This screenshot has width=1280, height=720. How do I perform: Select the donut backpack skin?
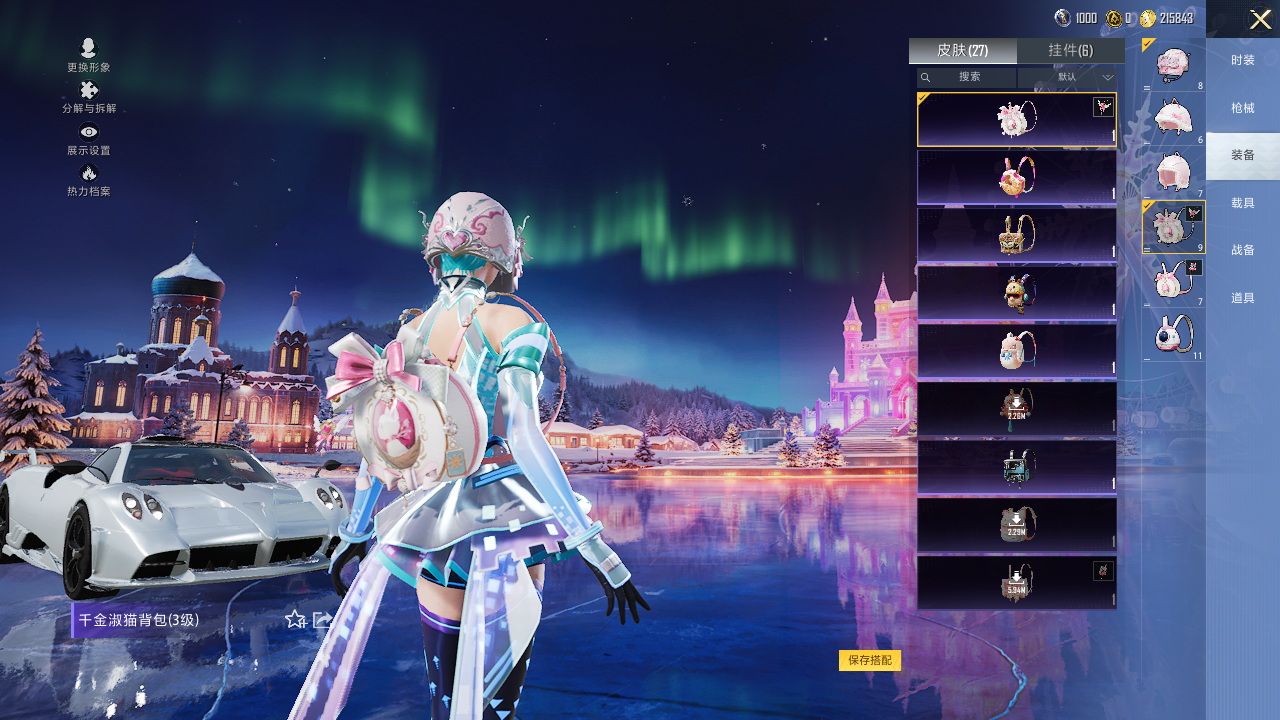click(1016, 177)
